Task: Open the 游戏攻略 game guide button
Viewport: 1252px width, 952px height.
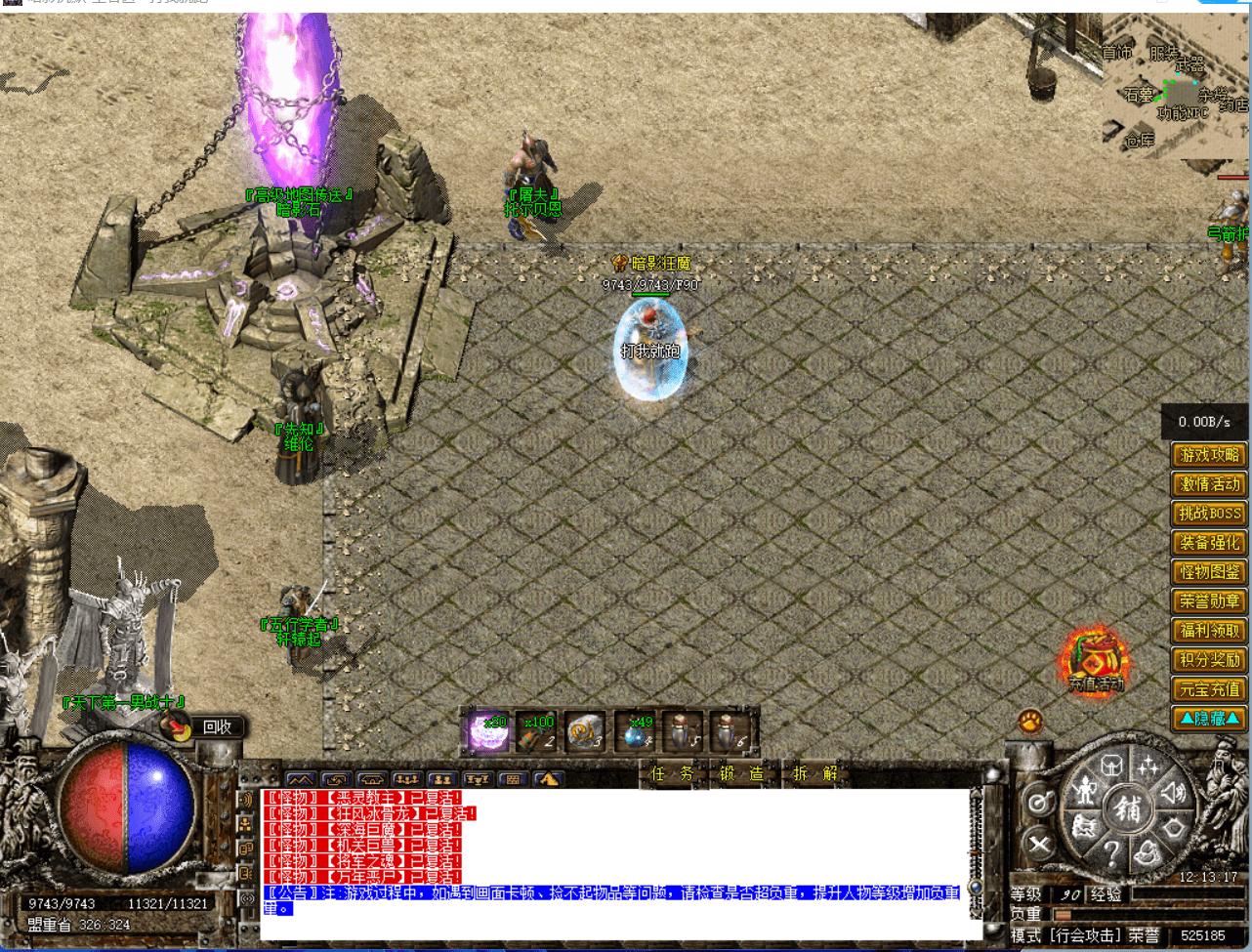Action: (x=1209, y=455)
